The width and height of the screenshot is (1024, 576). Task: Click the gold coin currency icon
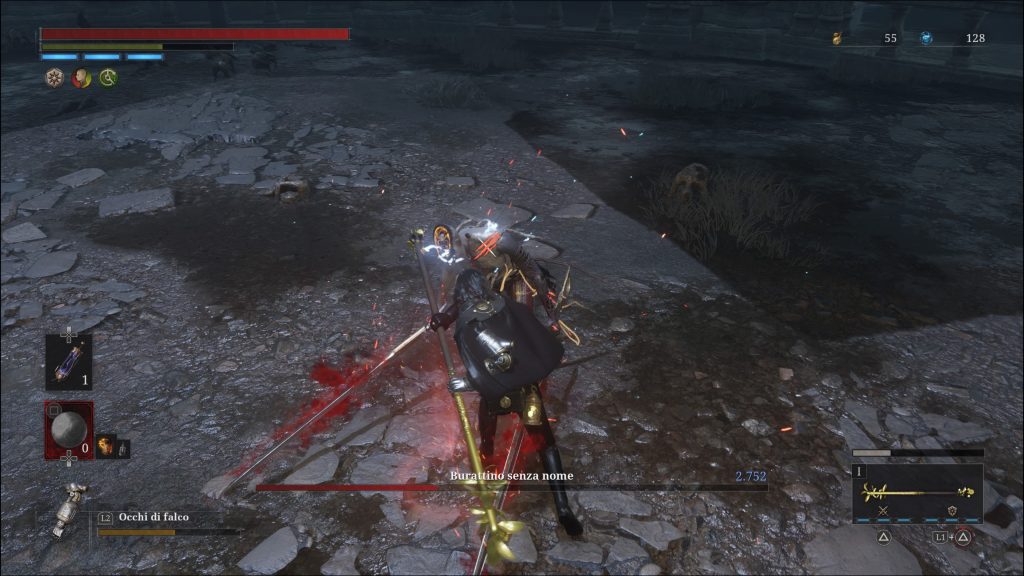coord(837,38)
